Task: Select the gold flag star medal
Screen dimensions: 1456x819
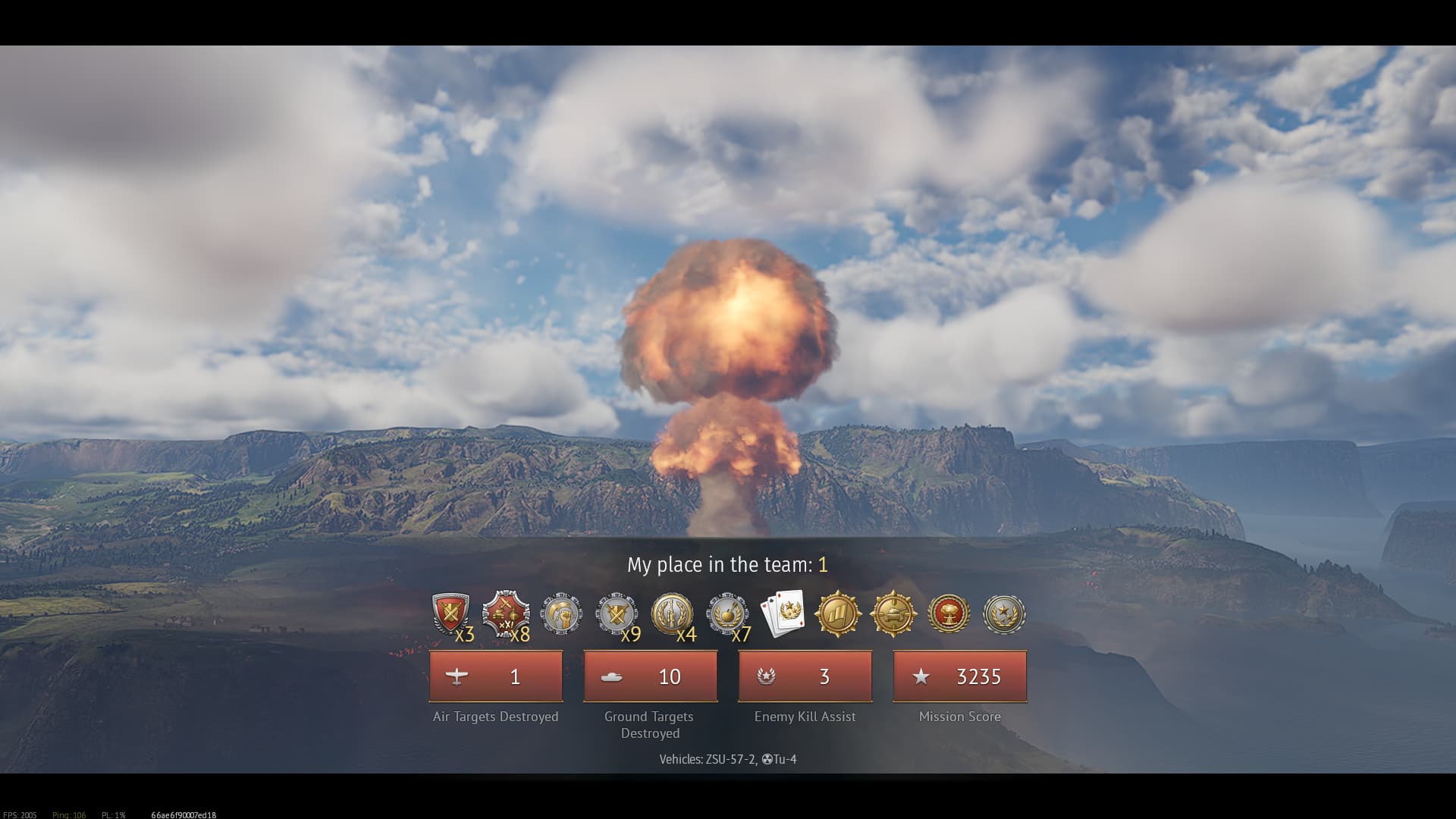Action: pyautogui.click(x=838, y=613)
